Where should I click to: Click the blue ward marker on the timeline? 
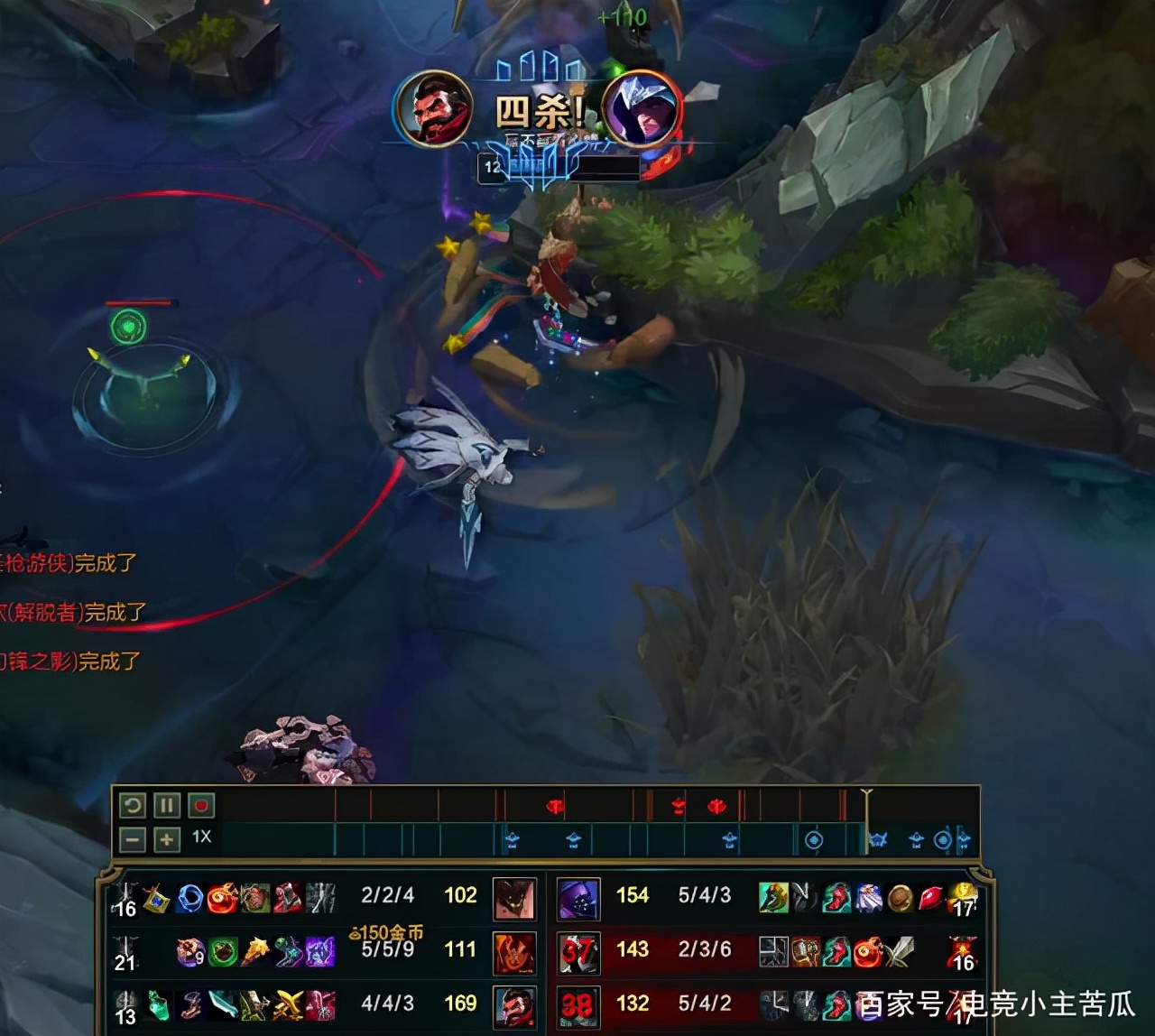(513, 838)
